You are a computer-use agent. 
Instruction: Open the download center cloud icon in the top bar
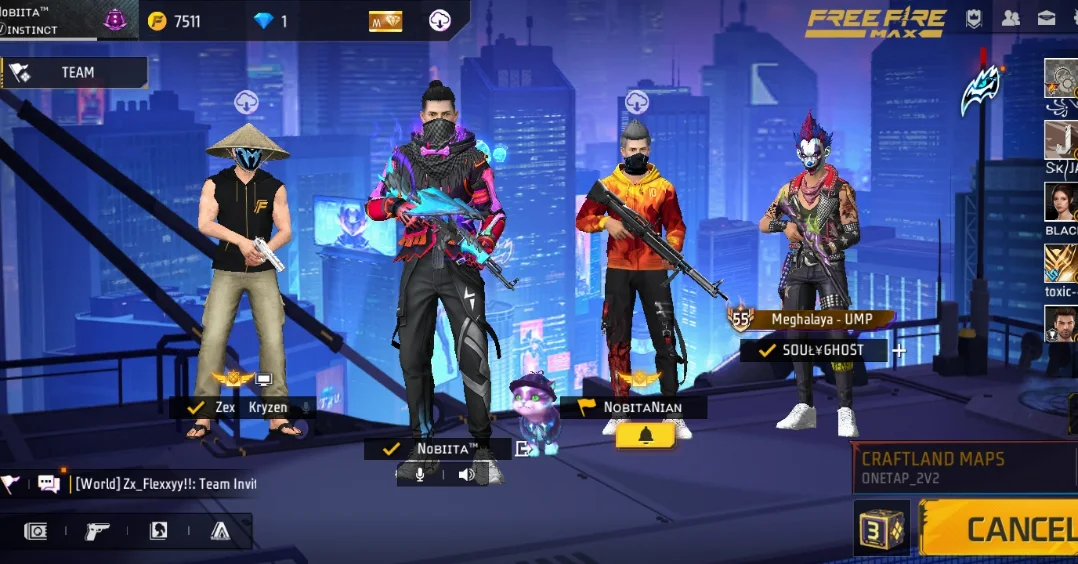(x=439, y=21)
